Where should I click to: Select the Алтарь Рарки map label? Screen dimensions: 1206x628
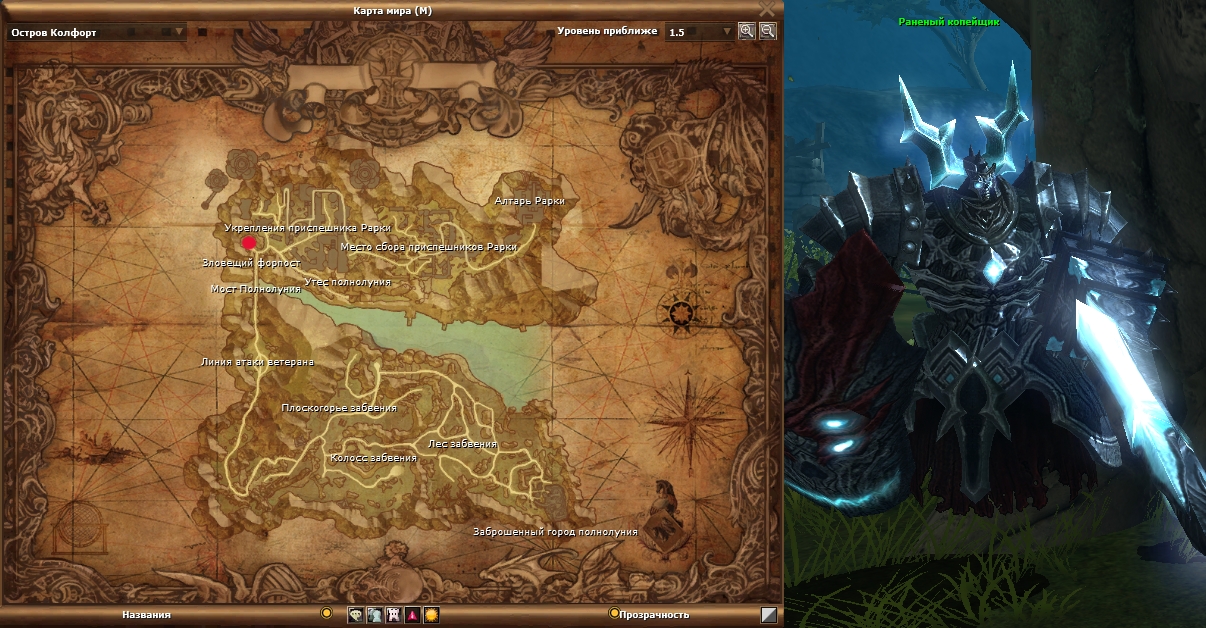pyautogui.click(x=529, y=201)
